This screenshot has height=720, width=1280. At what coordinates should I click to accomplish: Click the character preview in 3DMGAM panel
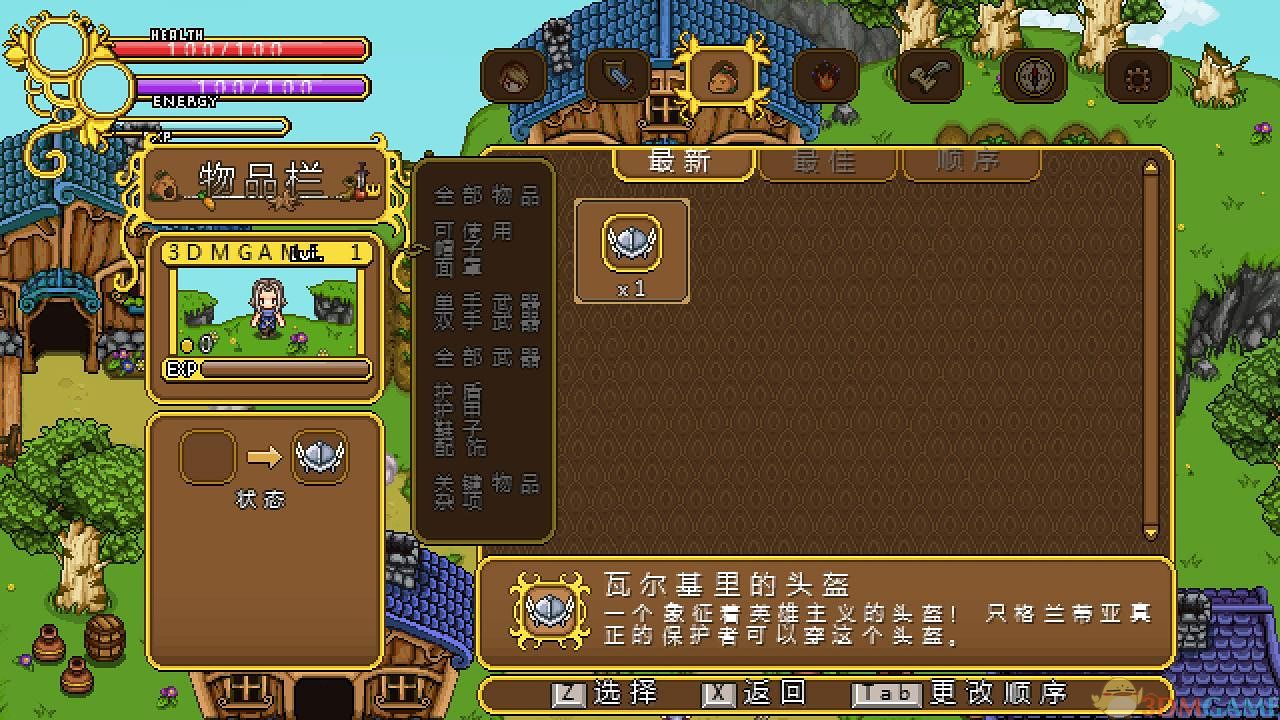click(x=265, y=310)
